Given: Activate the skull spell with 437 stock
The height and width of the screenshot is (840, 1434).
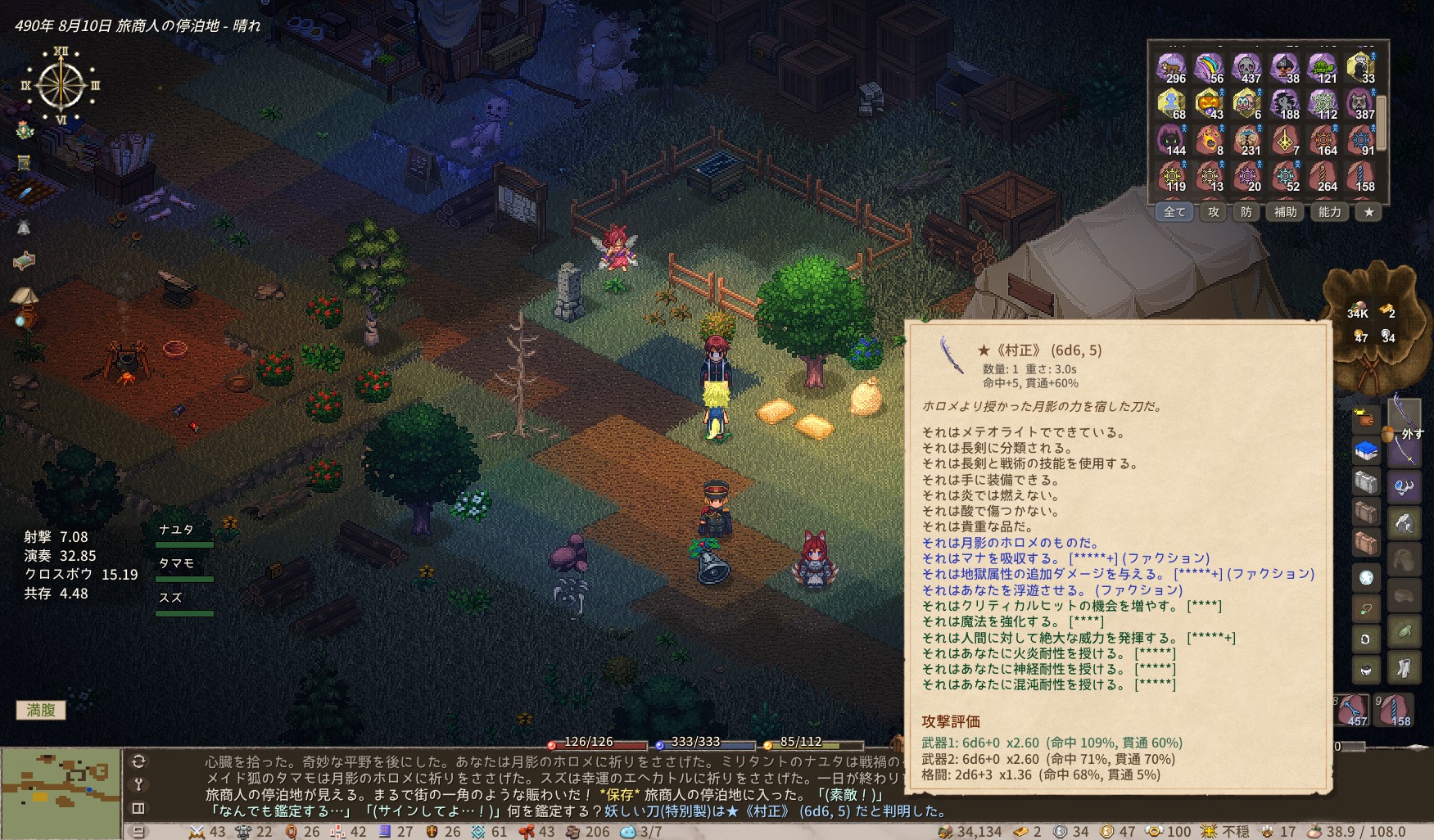Looking at the screenshot, I should pos(1248,69).
